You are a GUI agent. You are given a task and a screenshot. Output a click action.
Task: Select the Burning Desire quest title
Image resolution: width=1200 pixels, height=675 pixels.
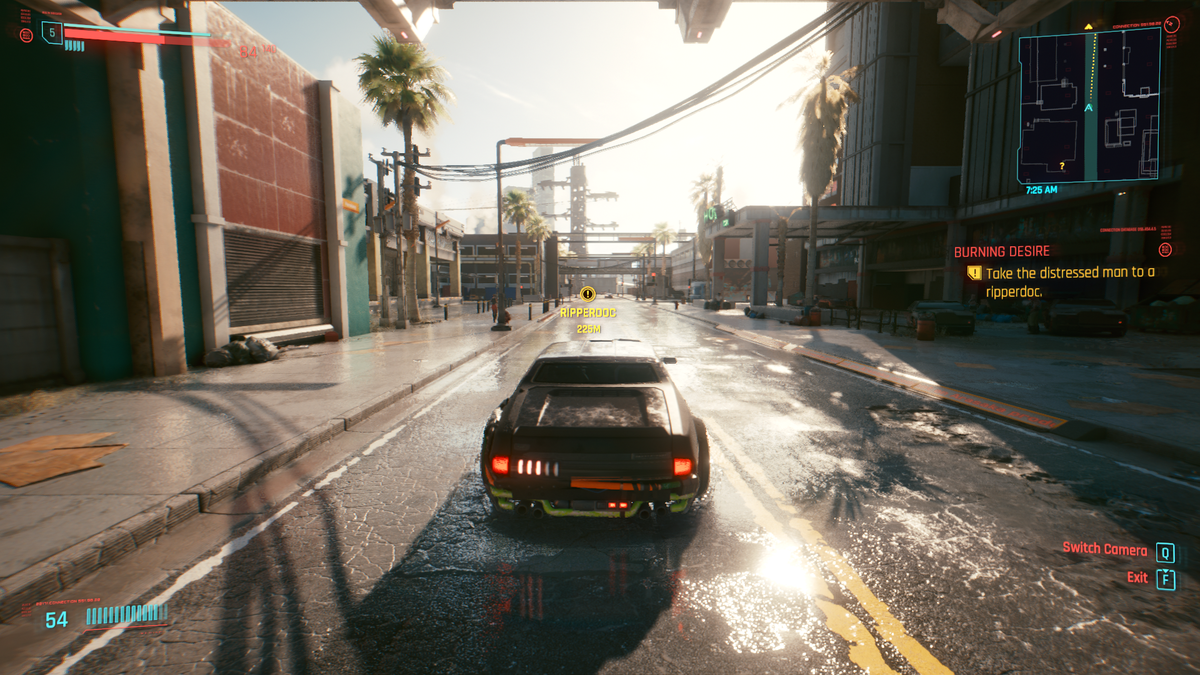[x=1000, y=252]
